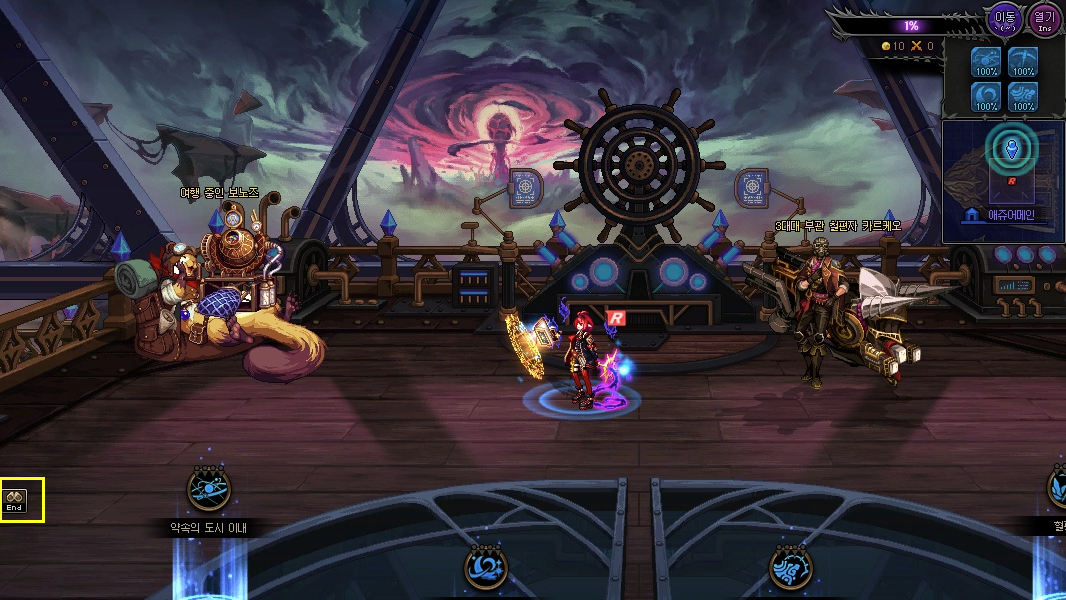The image size is (1066, 600).
Task: Click the blue beast-head portal marker icon
Action: pos(790,569)
